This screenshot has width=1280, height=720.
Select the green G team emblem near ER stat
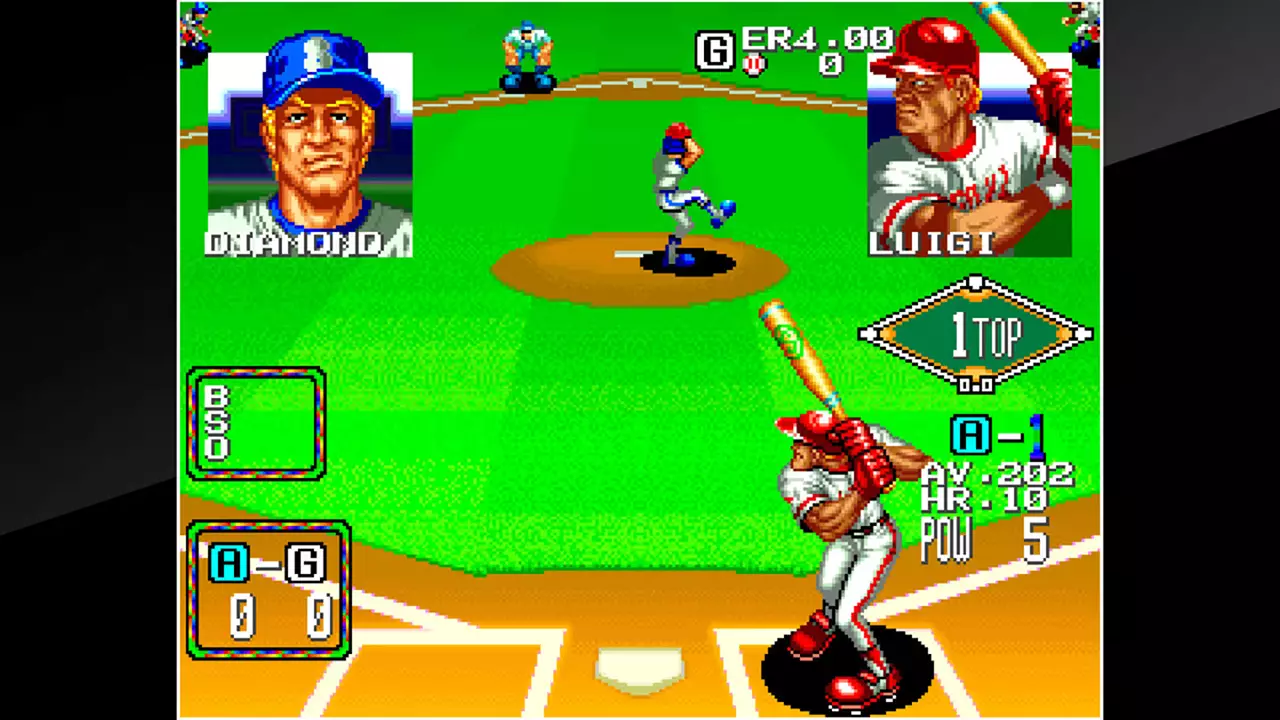pos(714,52)
